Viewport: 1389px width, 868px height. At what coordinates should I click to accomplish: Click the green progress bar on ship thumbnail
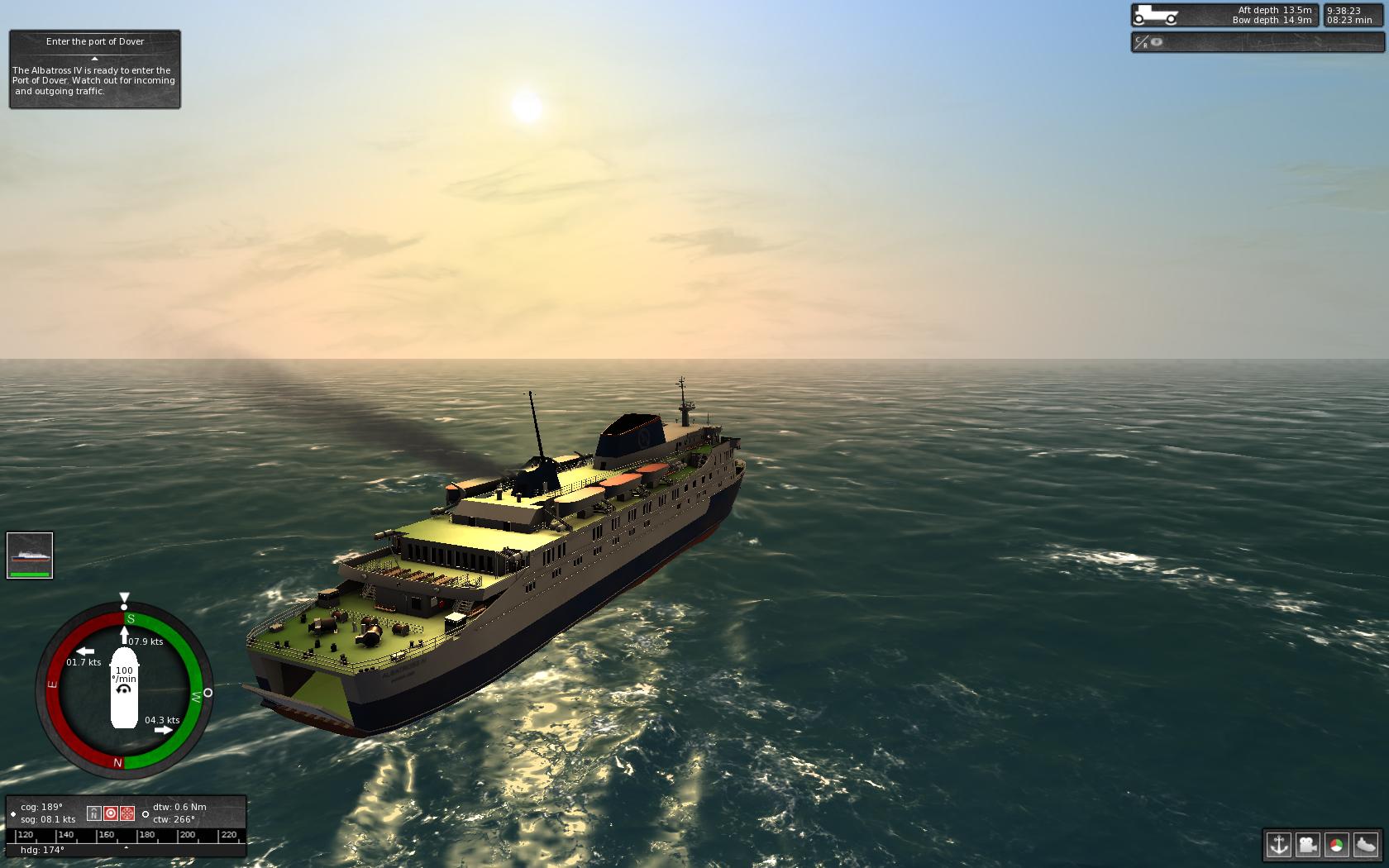click(30, 573)
